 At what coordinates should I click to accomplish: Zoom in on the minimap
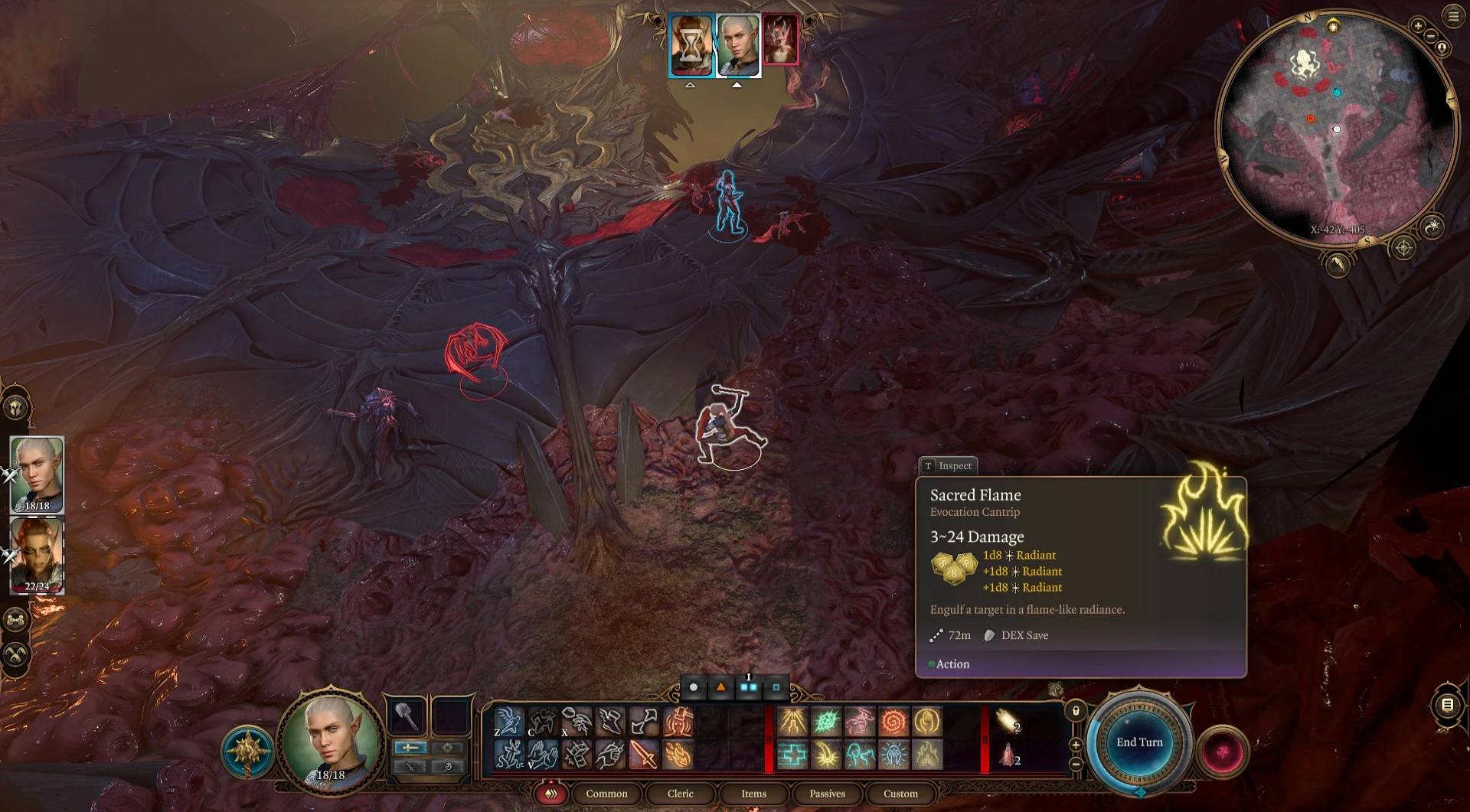point(1418,26)
